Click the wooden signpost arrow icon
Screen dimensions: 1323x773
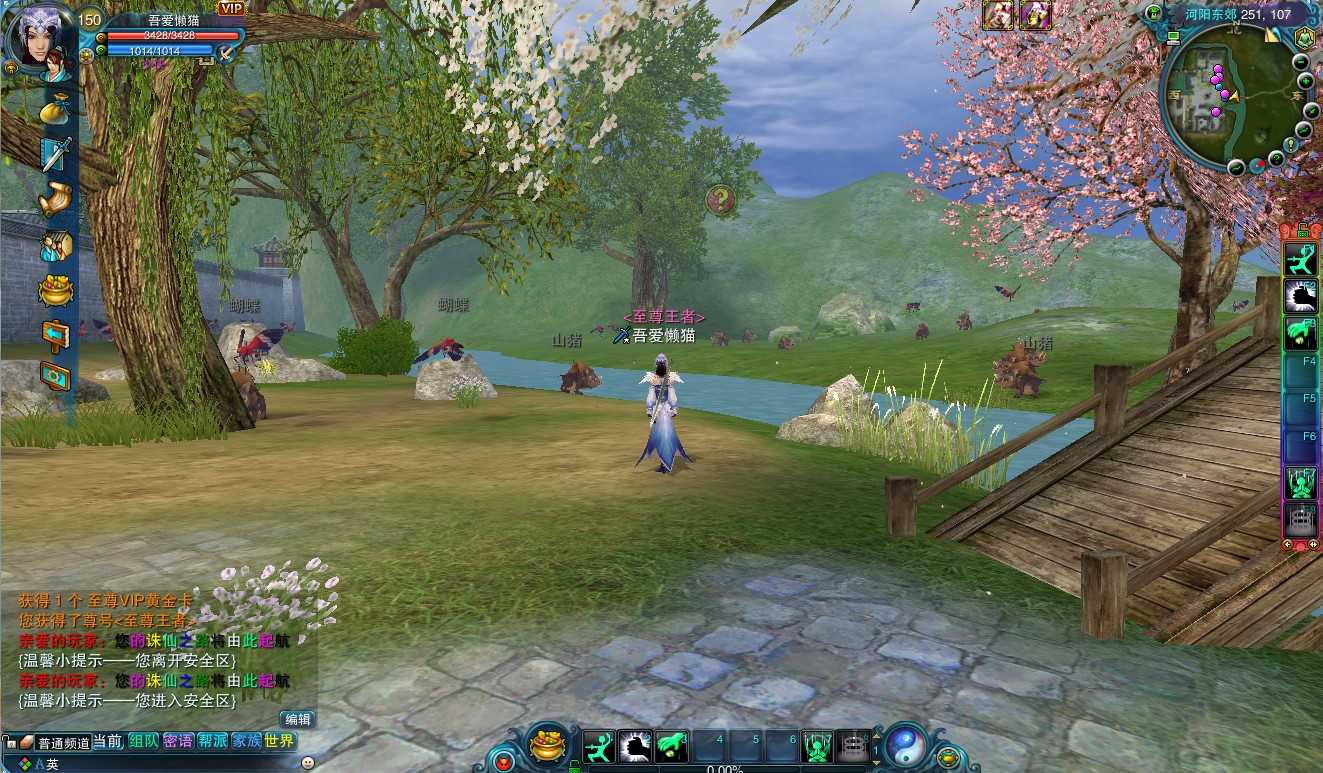click(55, 334)
